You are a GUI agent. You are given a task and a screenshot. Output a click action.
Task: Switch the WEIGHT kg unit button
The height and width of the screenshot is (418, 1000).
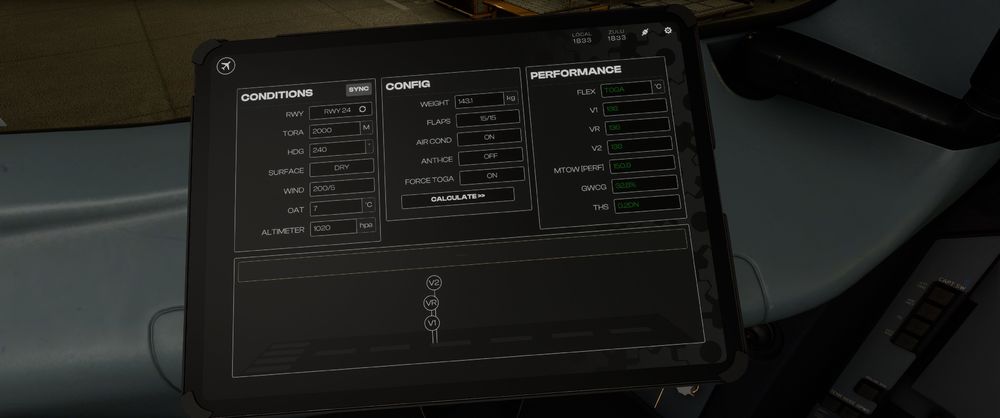pyautogui.click(x=510, y=100)
